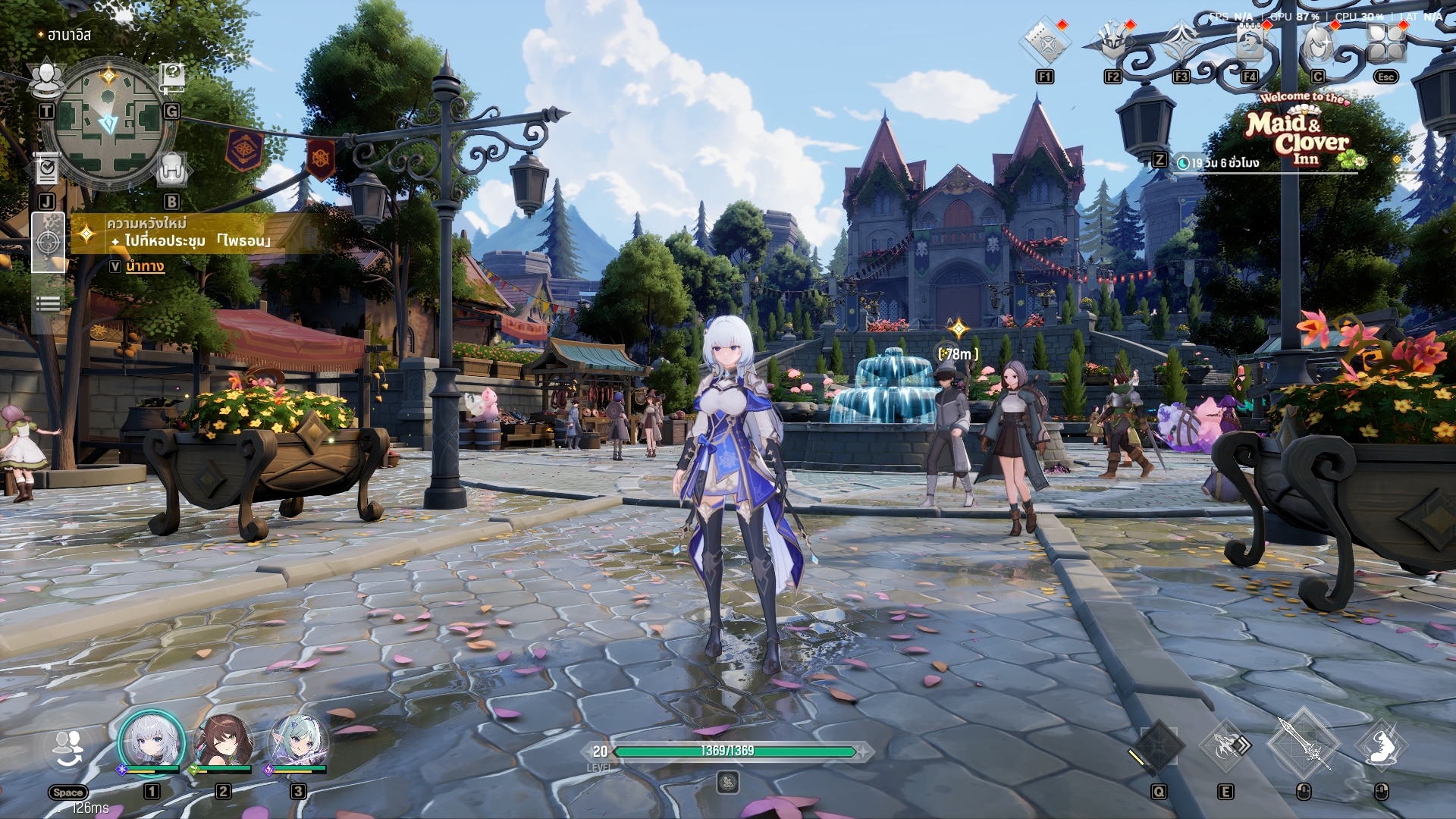Open the ticket icon in top bar

[x=1045, y=44]
